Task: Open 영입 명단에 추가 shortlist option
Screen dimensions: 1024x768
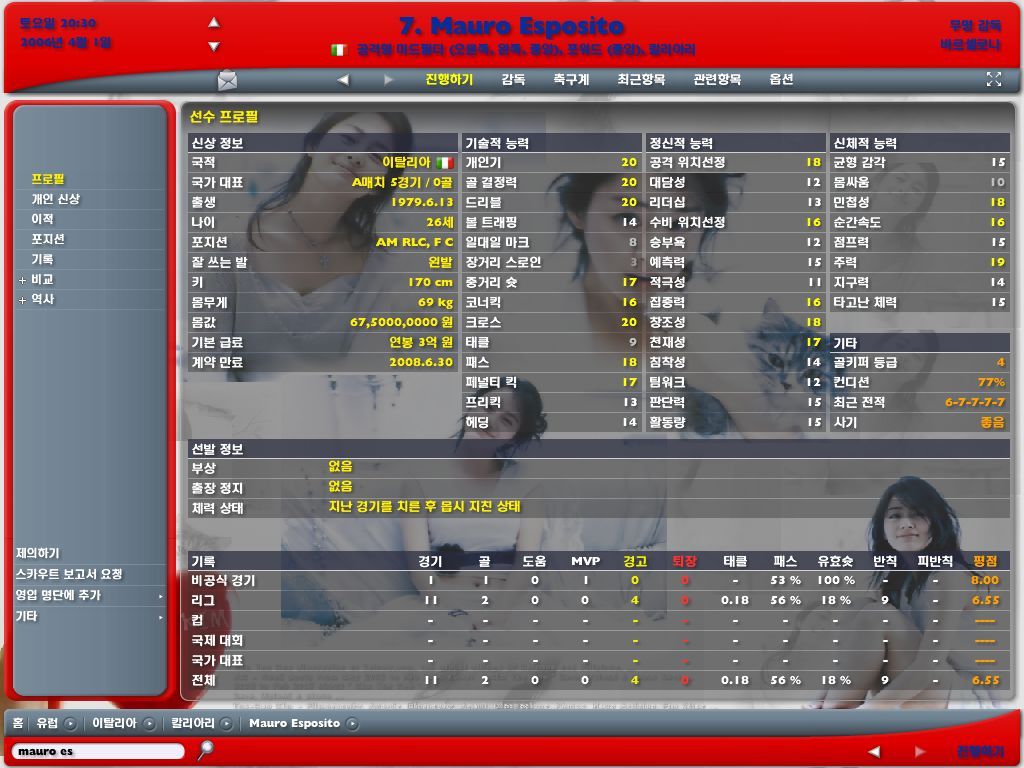Action: click(58, 595)
